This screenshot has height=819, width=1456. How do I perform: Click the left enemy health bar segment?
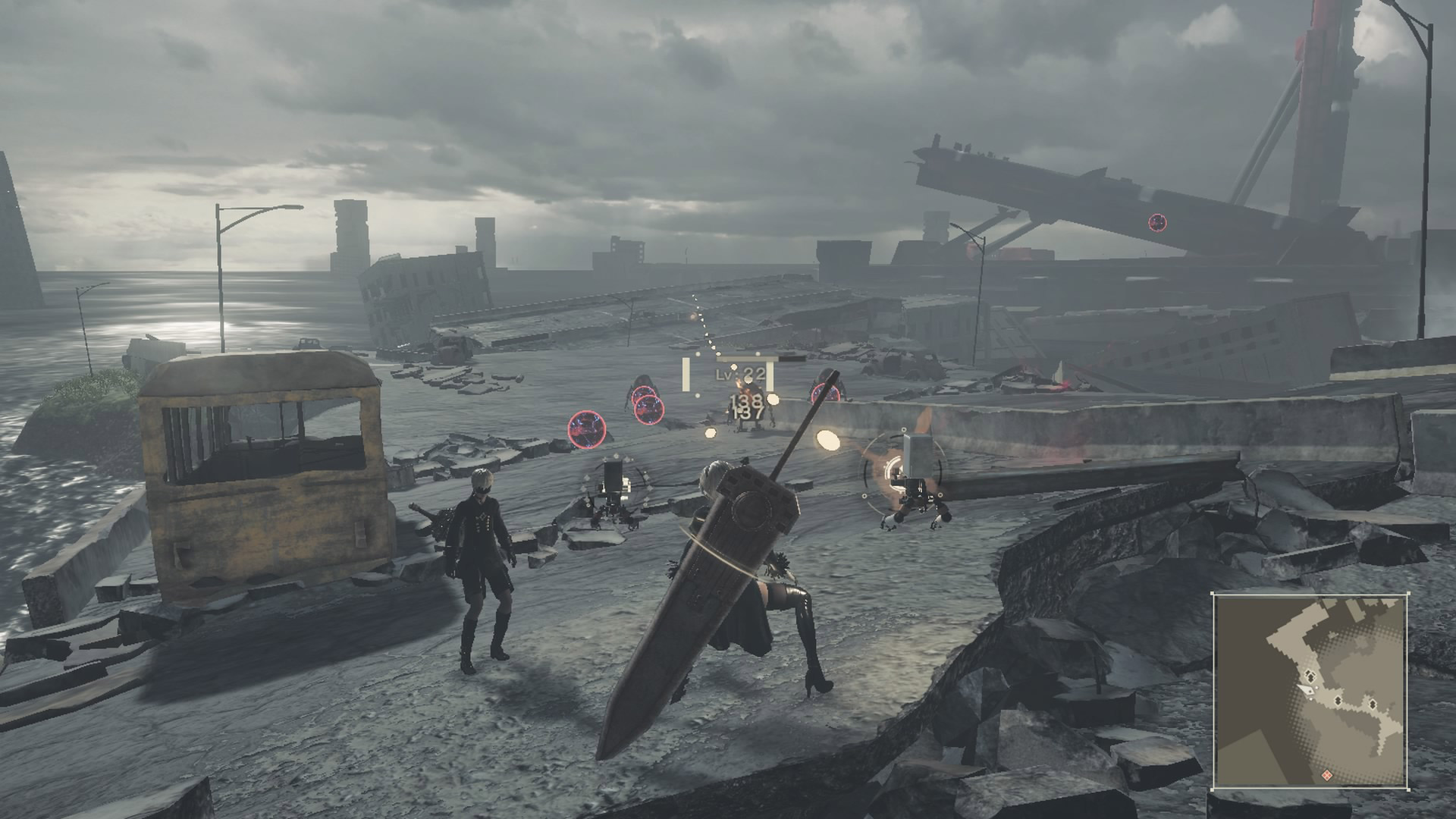pyautogui.click(x=687, y=375)
